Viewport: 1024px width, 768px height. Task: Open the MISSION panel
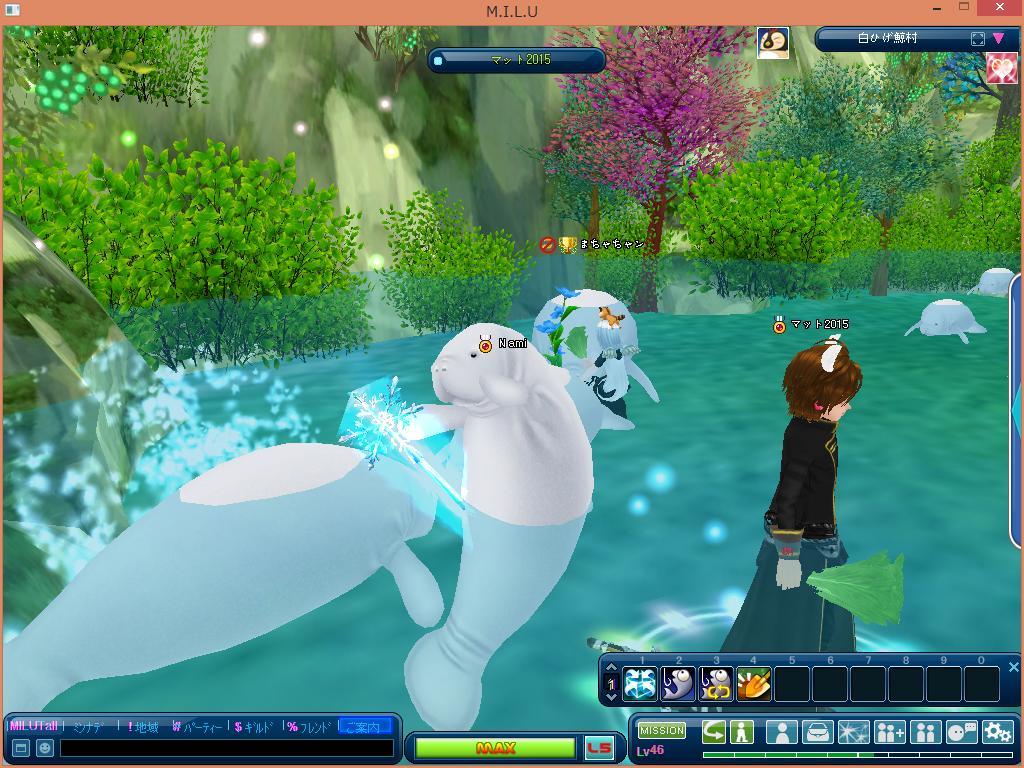point(662,731)
